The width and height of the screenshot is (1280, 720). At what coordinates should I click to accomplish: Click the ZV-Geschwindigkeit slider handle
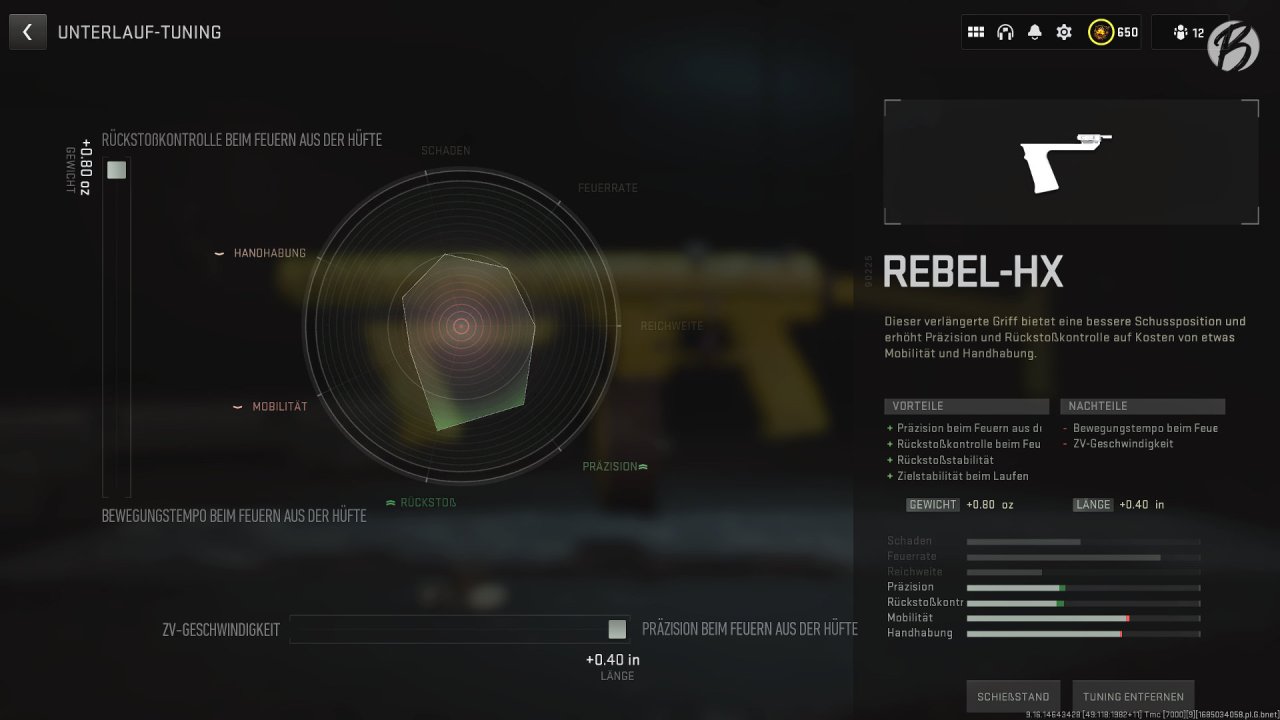[x=616, y=629]
